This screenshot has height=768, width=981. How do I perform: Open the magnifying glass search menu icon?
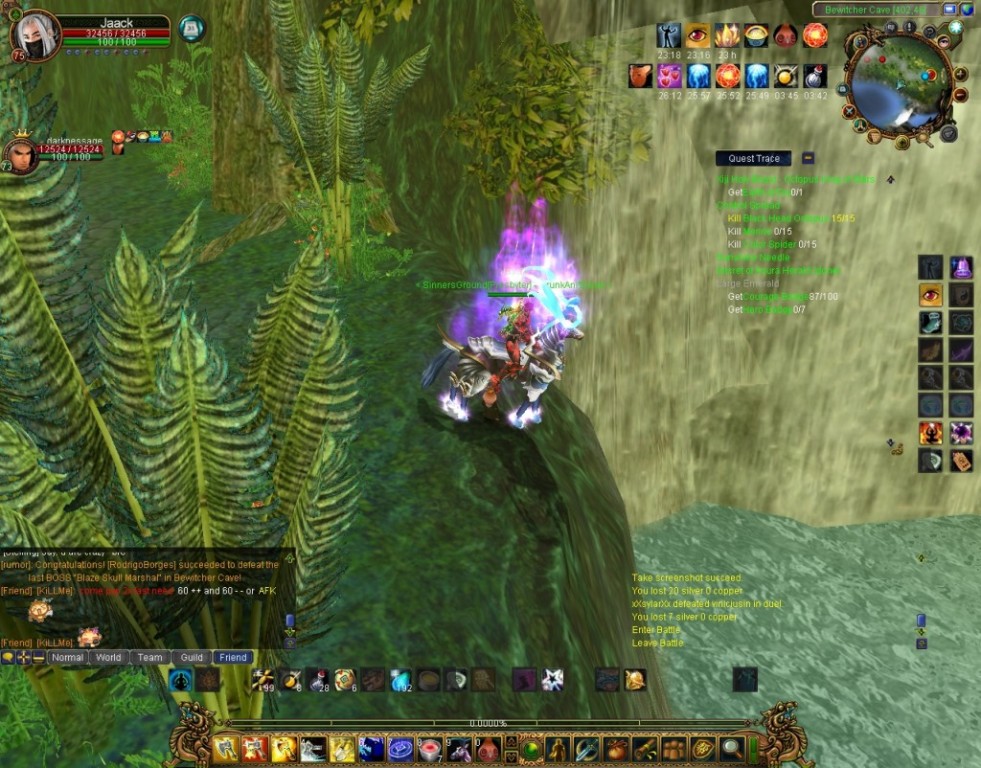click(731, 749)
